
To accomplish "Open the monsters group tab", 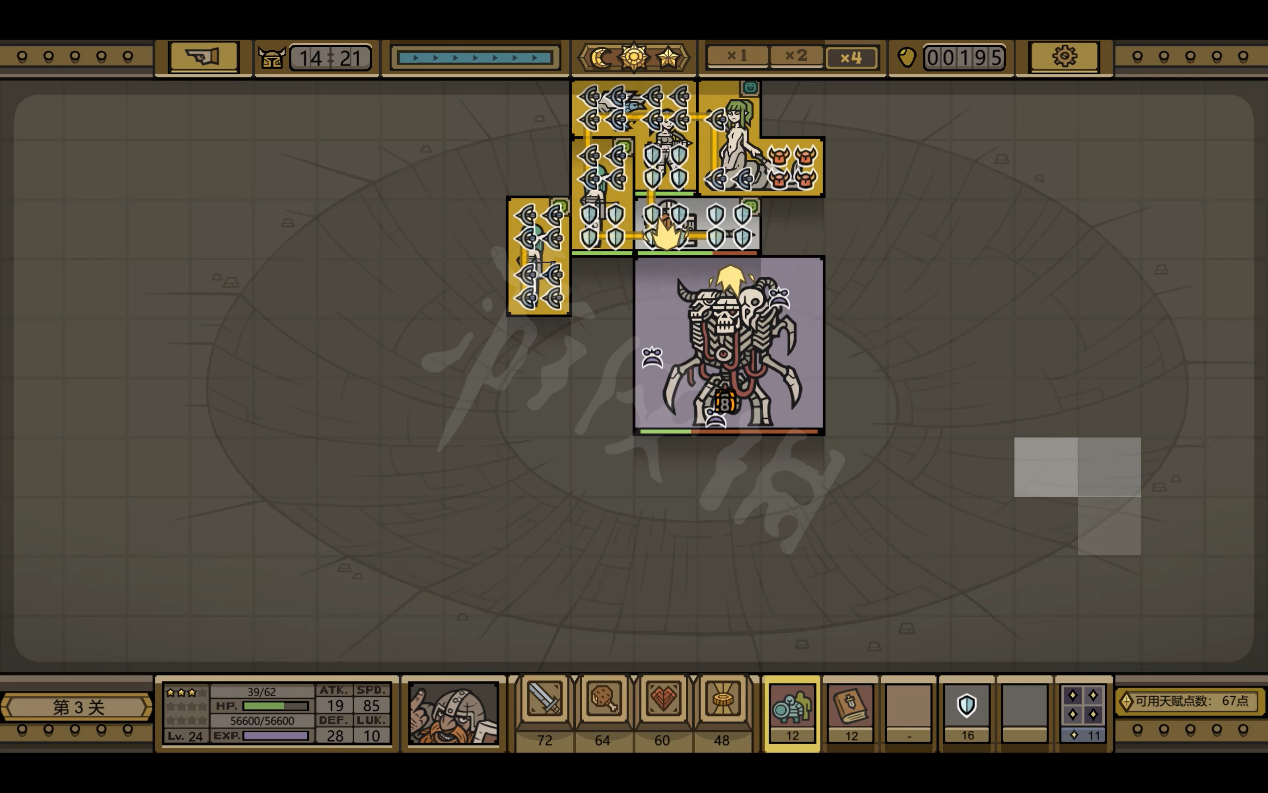I will [791, 707].
